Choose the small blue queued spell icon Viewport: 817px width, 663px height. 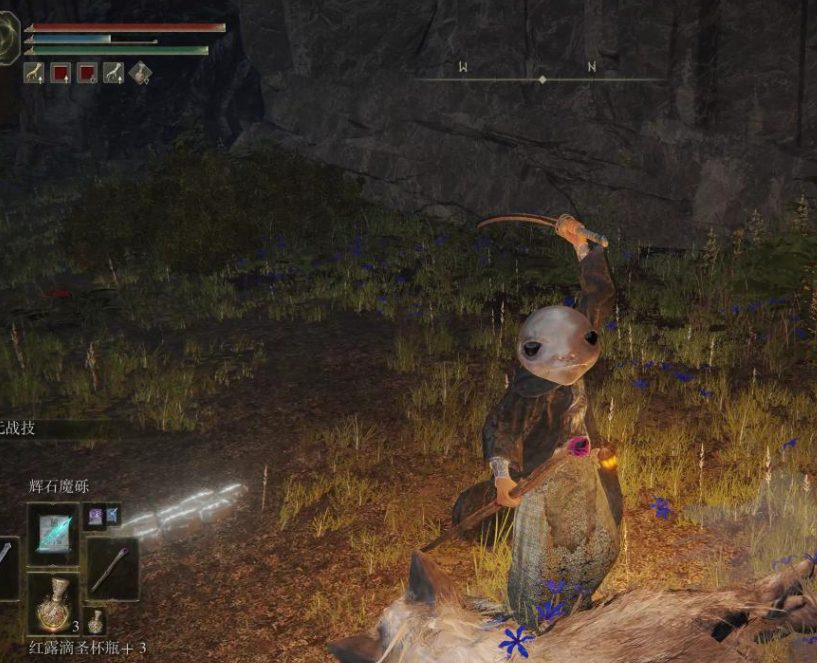coord(112,515)
